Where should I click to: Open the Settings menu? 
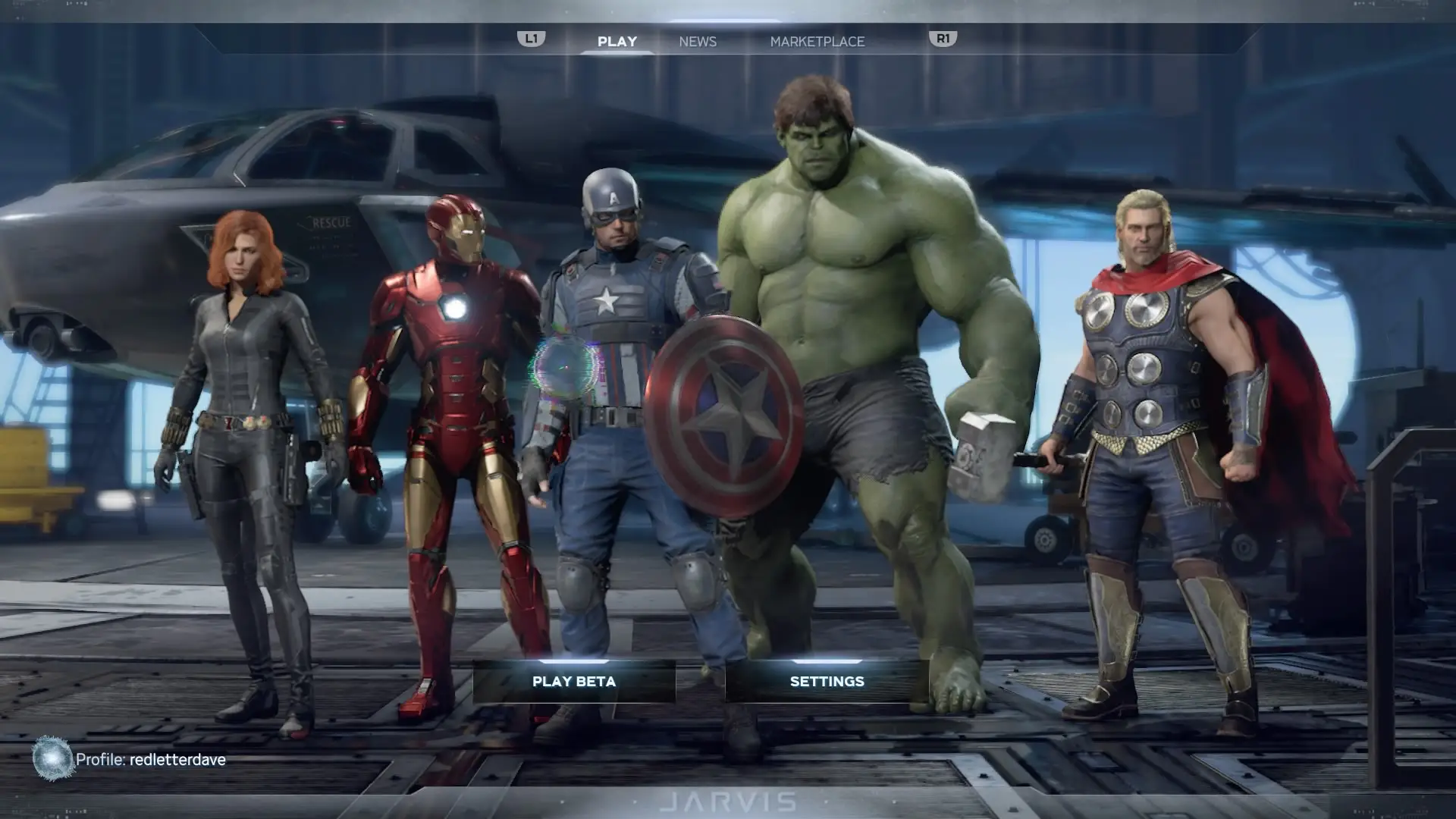tap(827, 681)
